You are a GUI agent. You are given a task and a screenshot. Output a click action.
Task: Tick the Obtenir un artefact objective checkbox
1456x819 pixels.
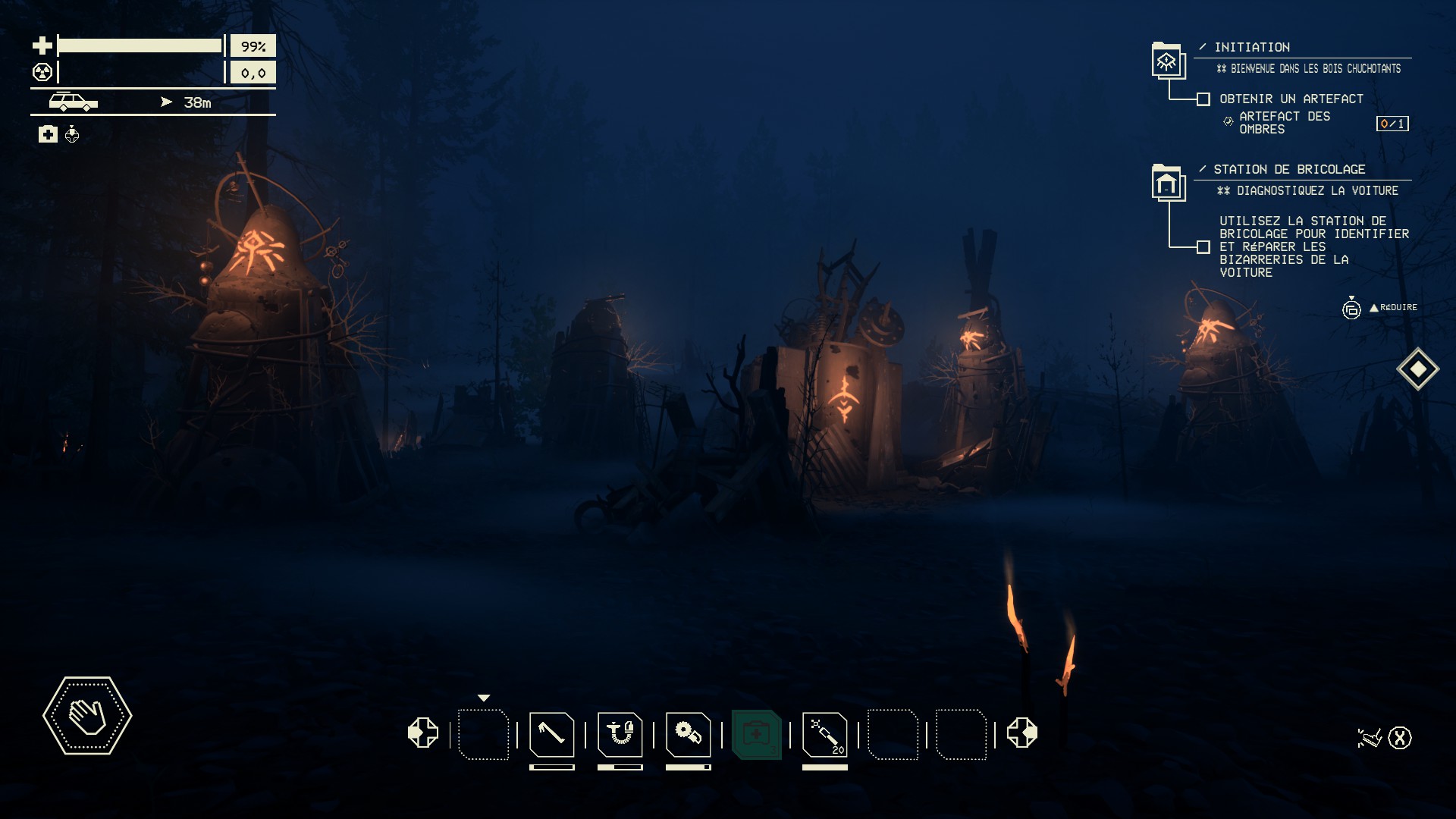tap(1203, 99)
